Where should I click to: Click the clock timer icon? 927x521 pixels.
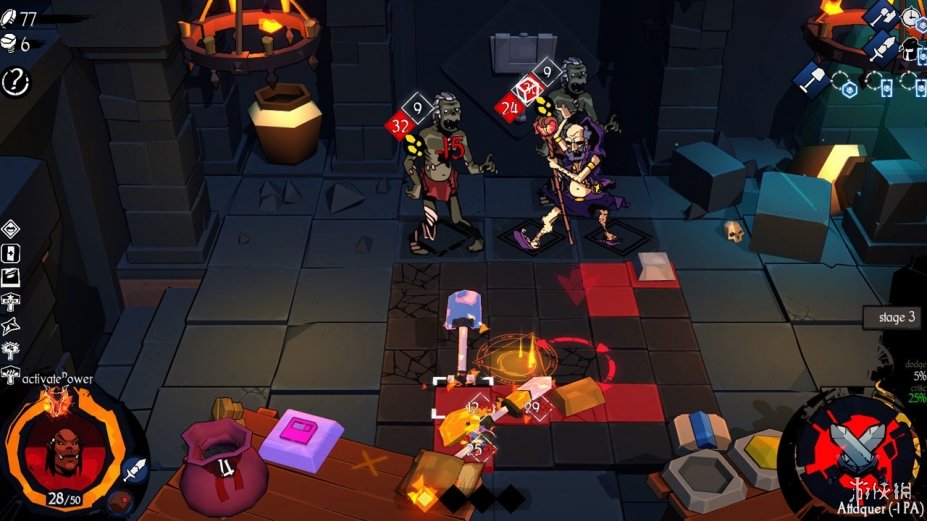pyautogui.click(x=912, y=17)
